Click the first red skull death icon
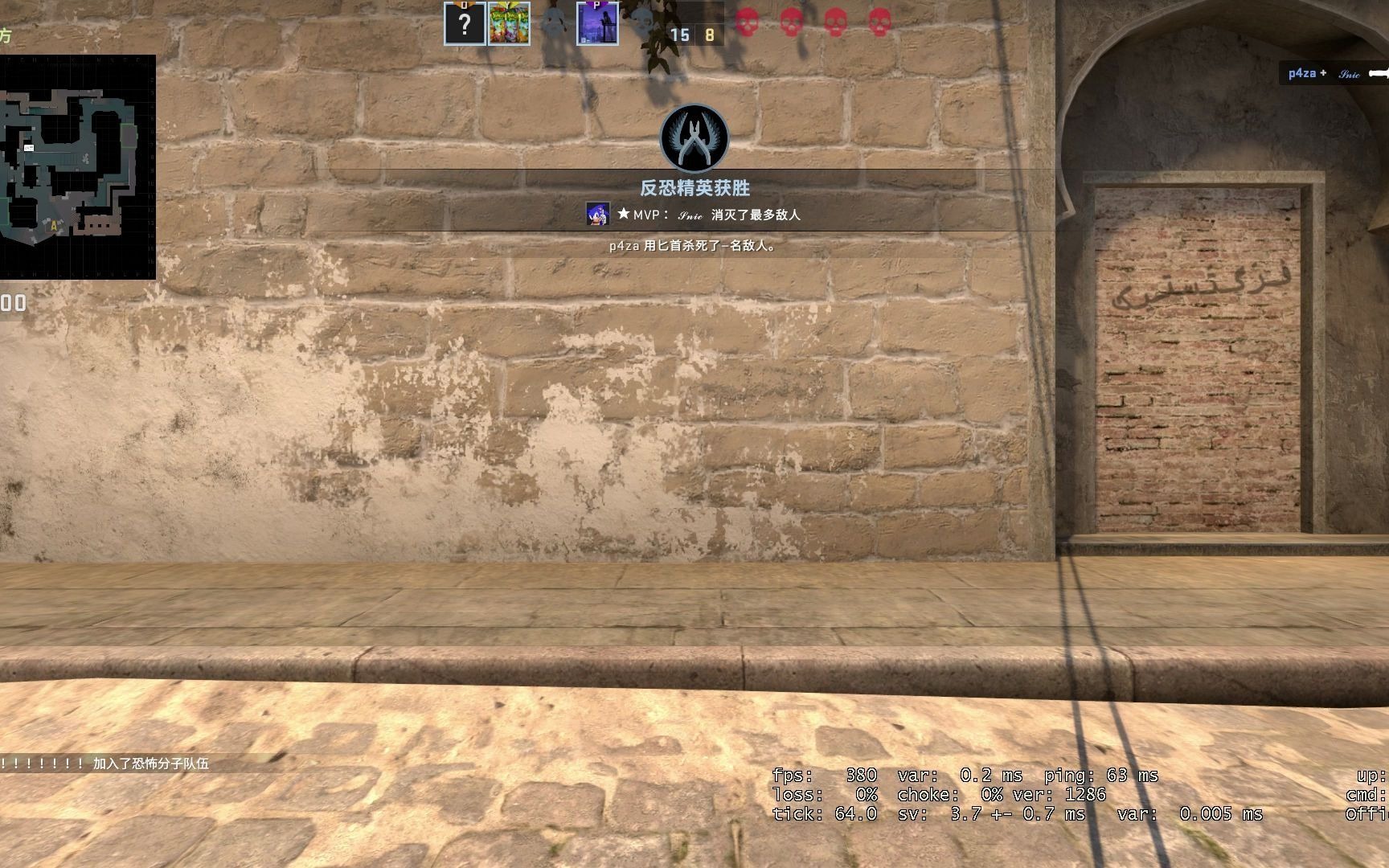 pyautogui.click(x=748, y=24)
